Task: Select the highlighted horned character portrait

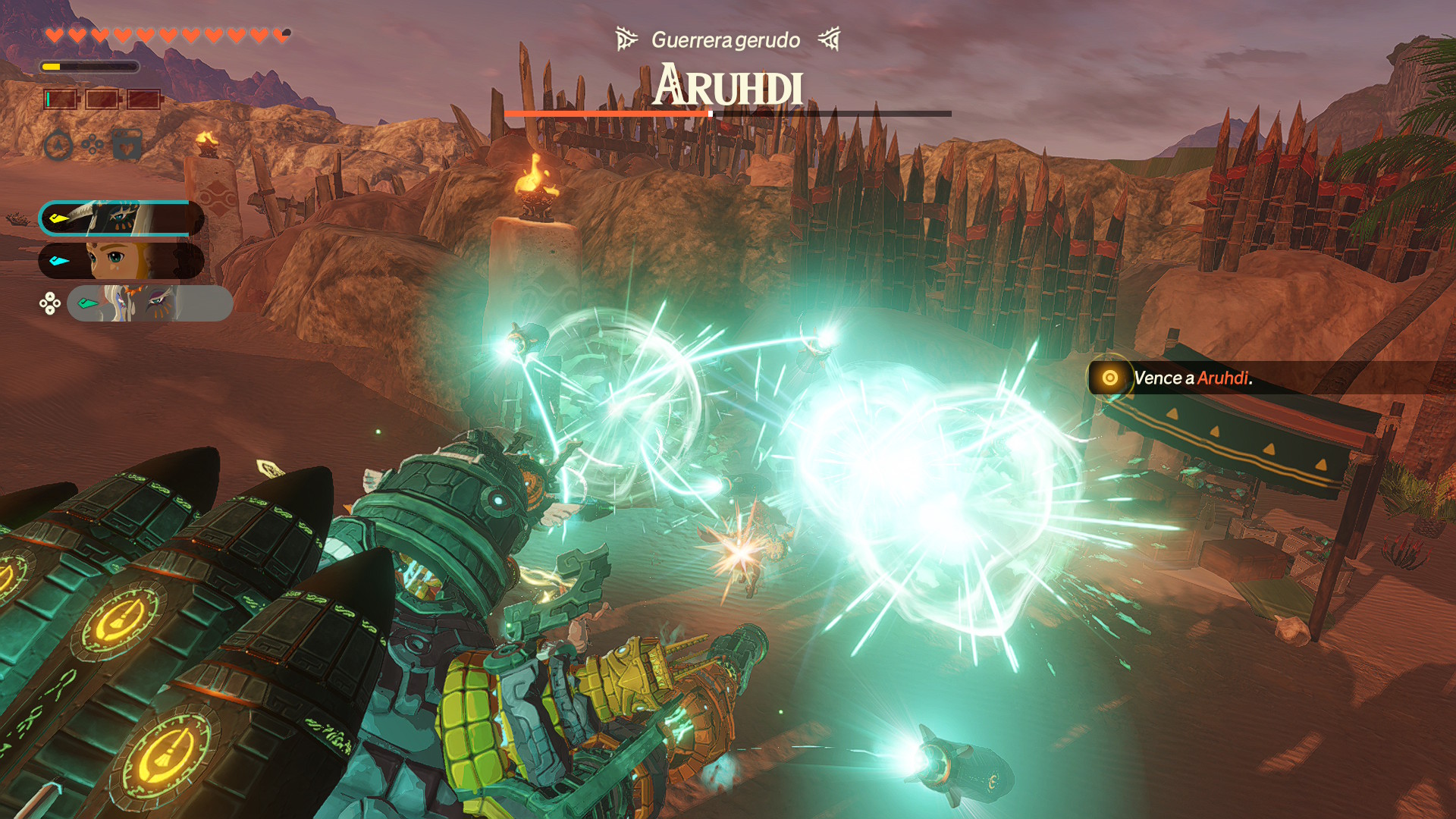Action: coord(121,218)
